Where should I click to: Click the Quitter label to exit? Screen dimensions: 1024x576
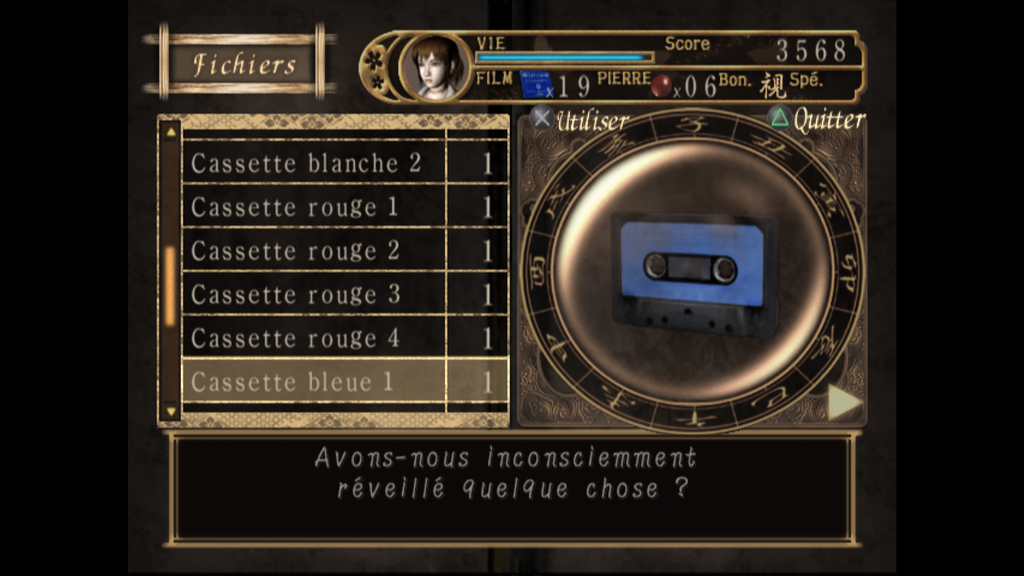point(827,120)
